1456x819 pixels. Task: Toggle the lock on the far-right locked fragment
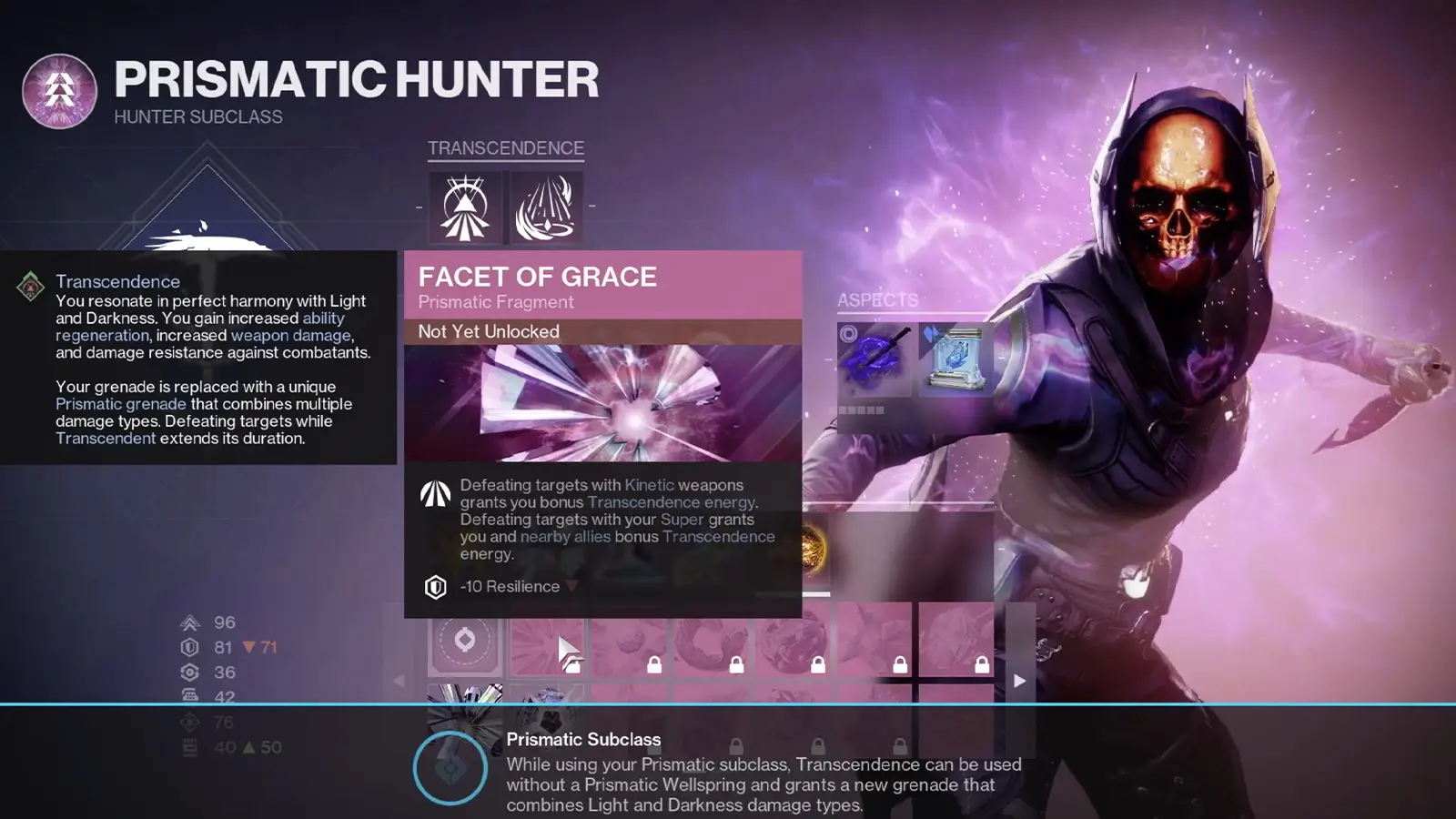pyautogui.click(x=982, y=663)
